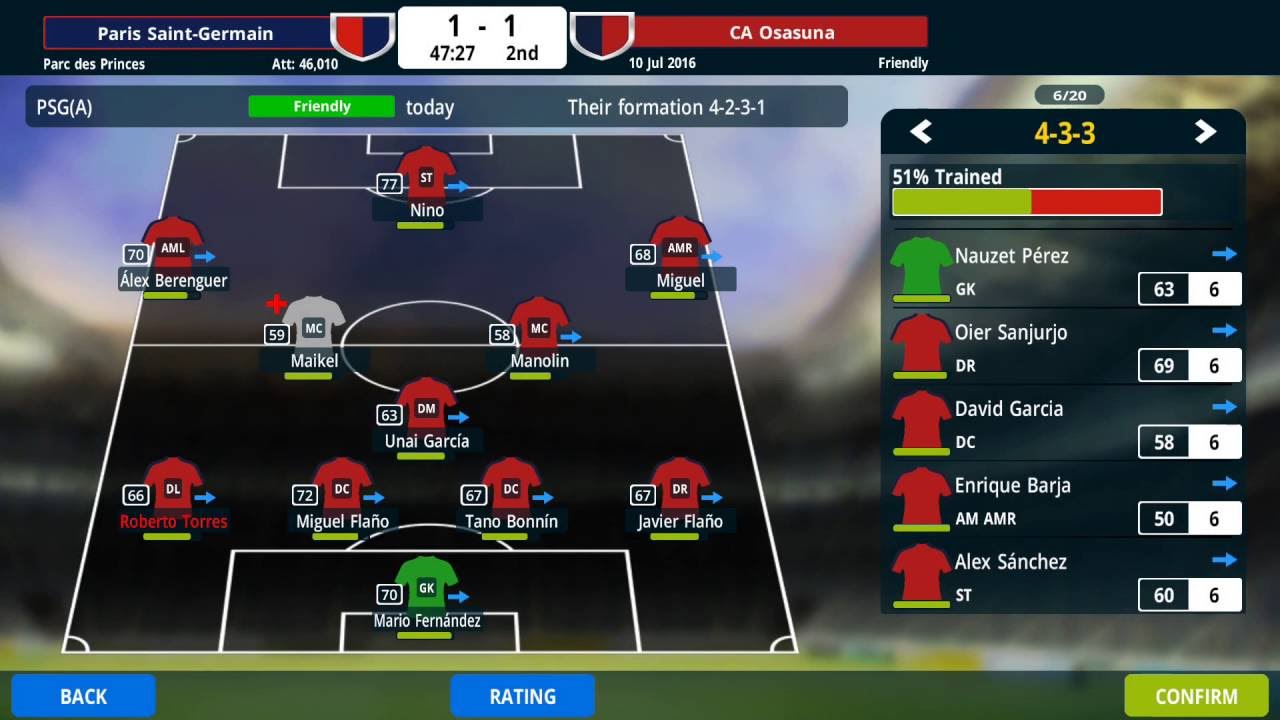1280x720 pixels.
Task: Click Unai García's DM shirt icon
Action: (425, 408)
